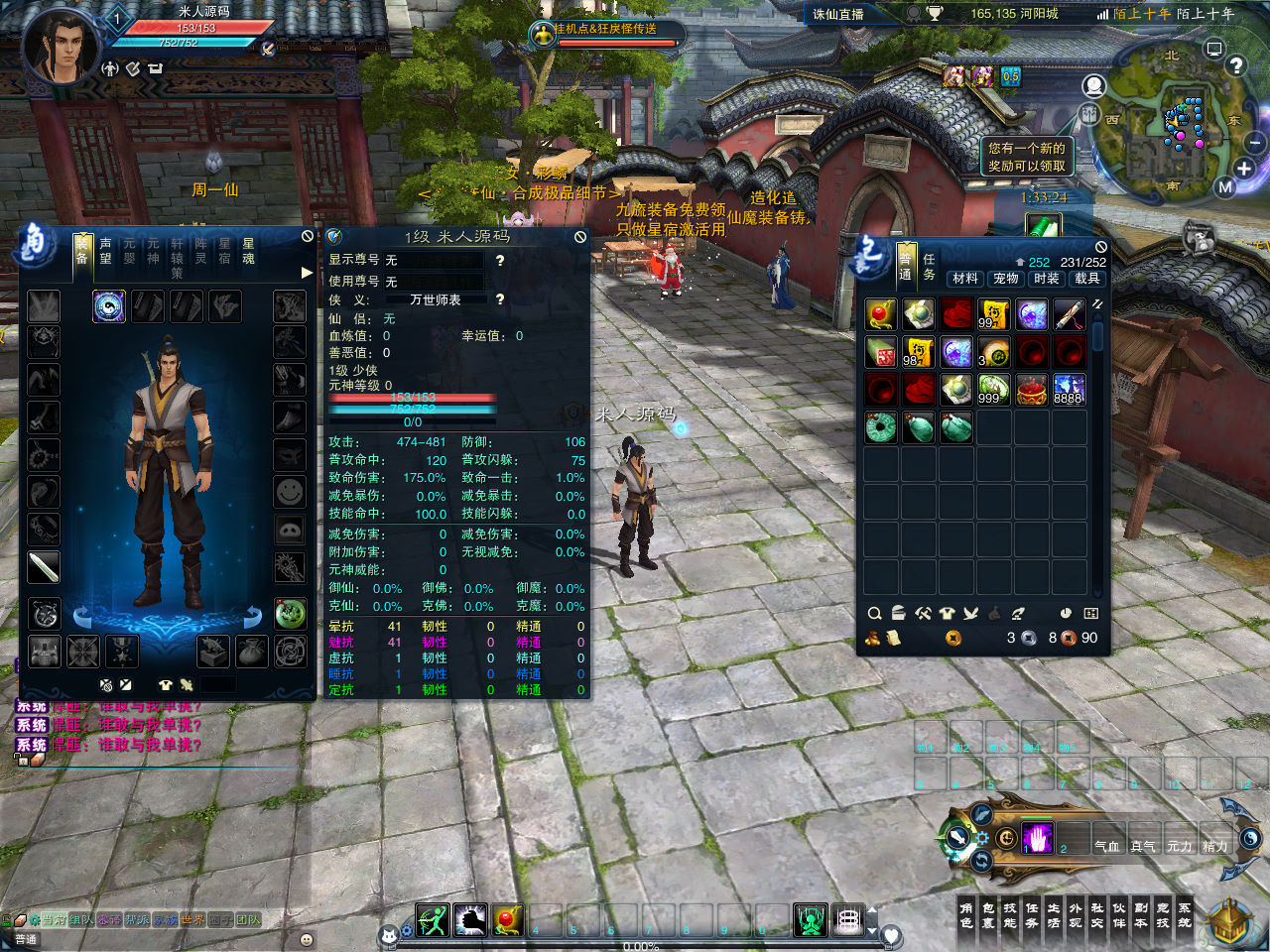Open the 系统 system menu
The height and width of the screenshot is (952, 1270).
pyautogui.click(x=1185, y=915)
